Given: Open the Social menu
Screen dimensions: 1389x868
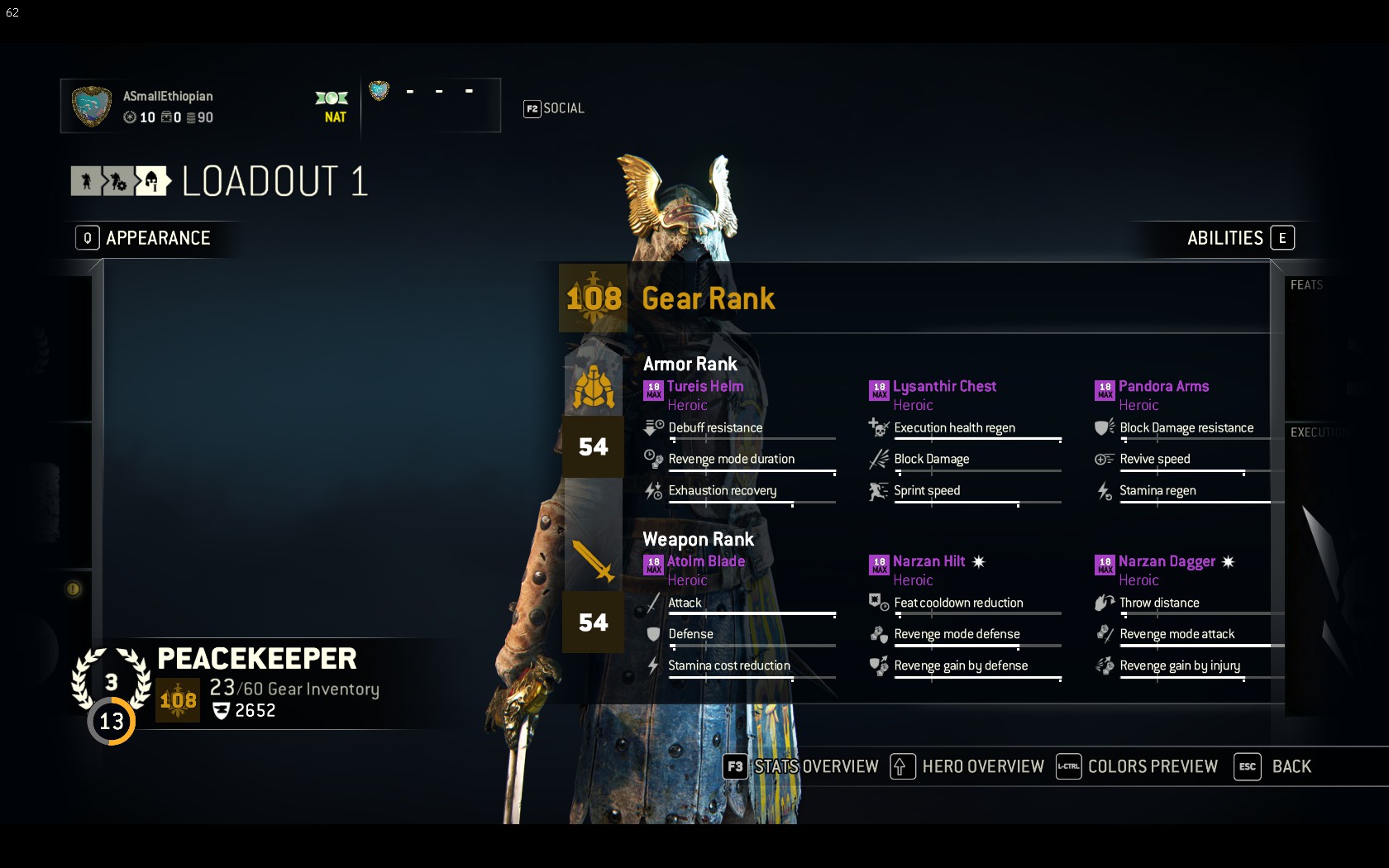Looking at the screenshot, I should coord(554,108).
